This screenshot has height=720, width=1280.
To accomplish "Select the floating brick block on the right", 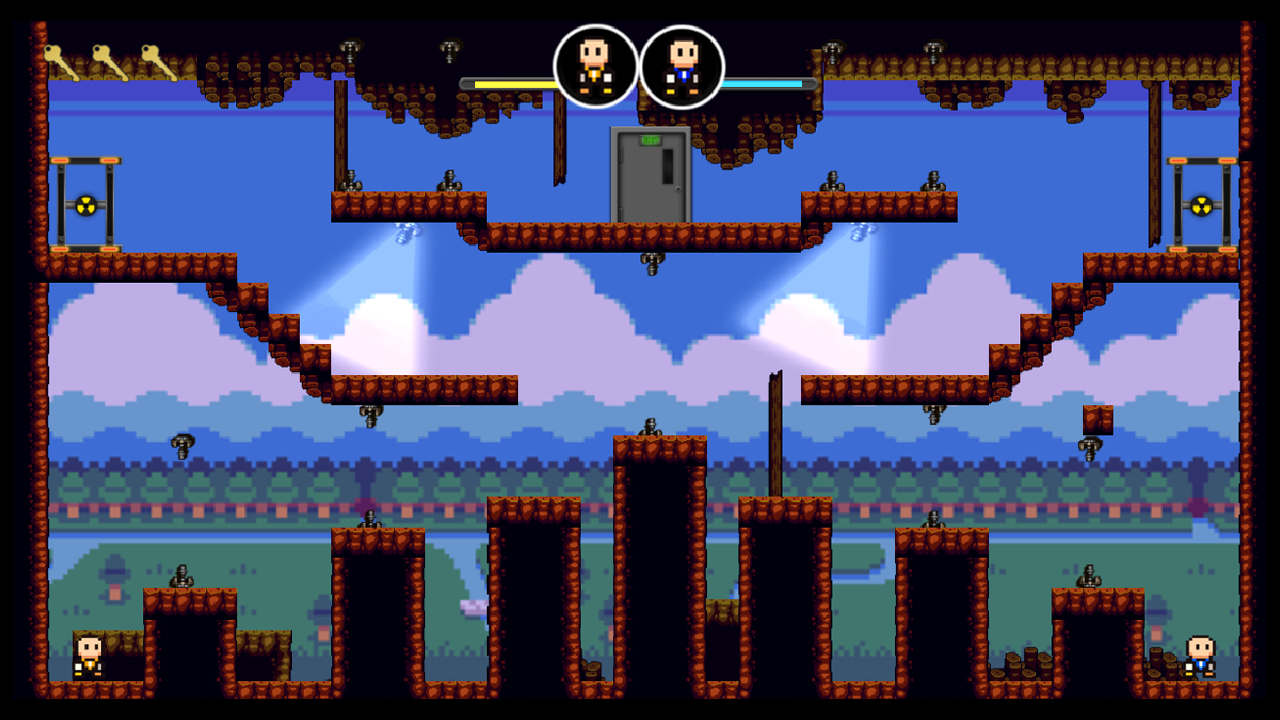I will (1100, 420).
